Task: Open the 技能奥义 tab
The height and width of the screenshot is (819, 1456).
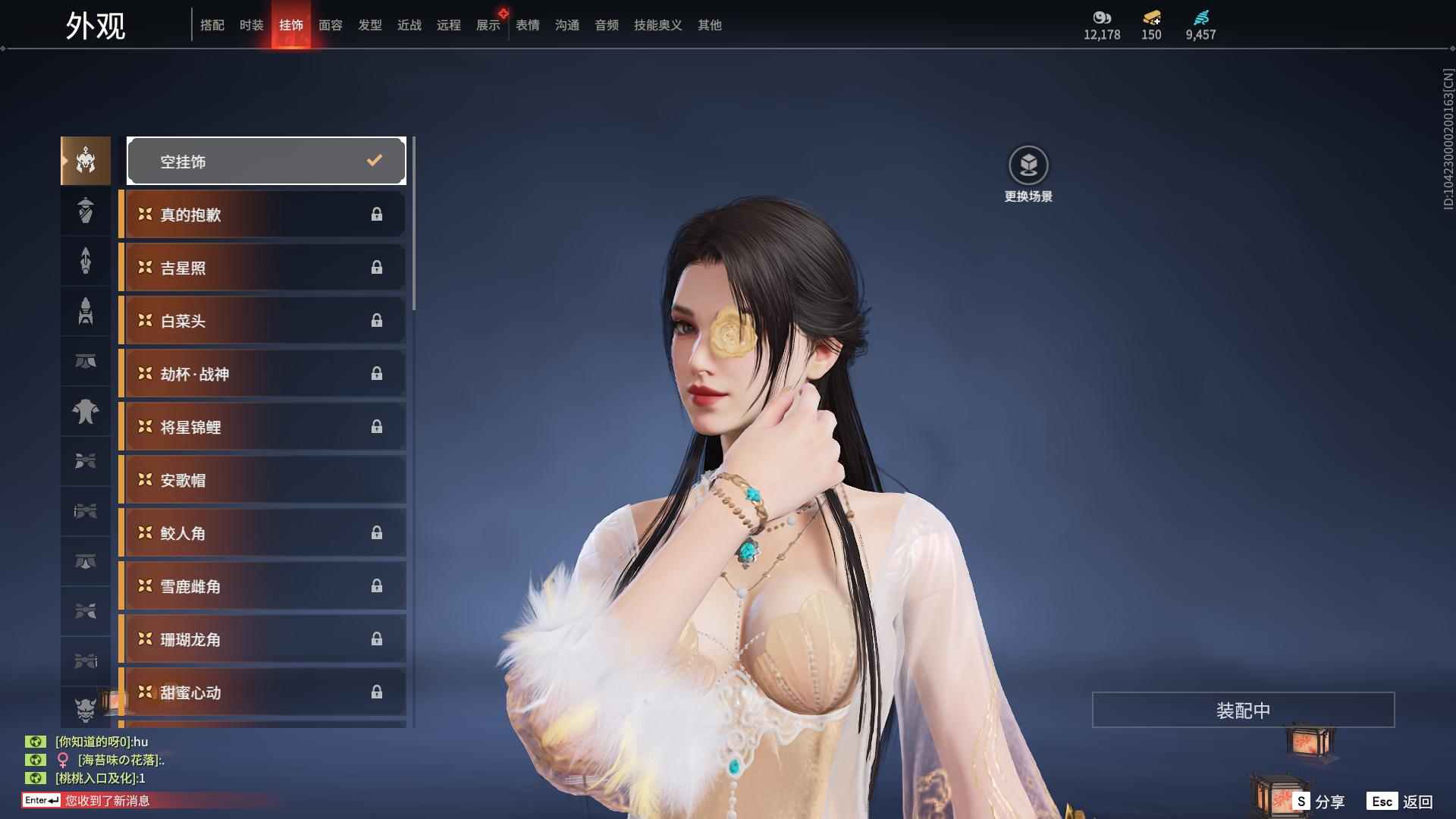Action: click(x=657, y=25)
